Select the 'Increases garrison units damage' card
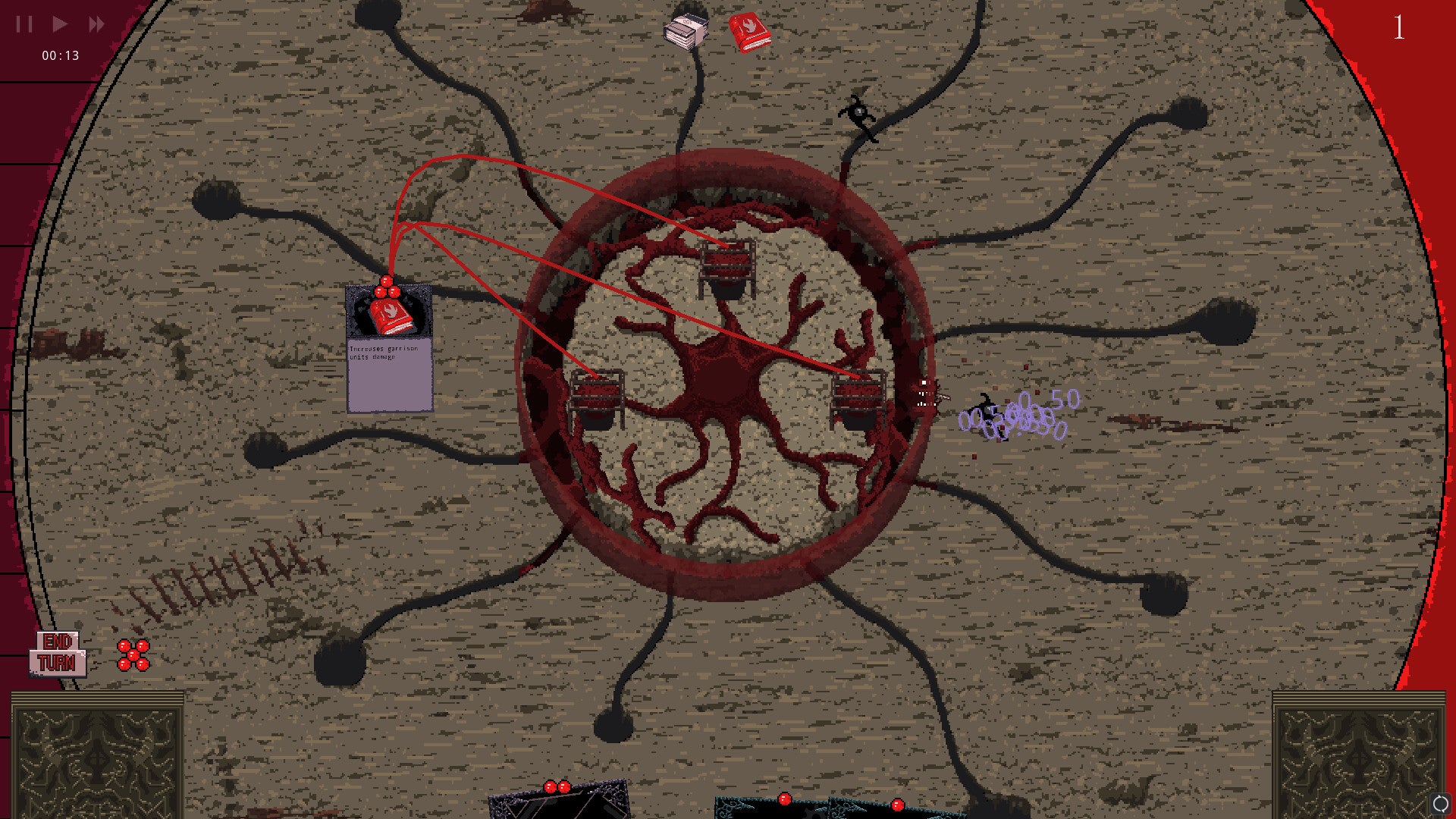The height and width of the screenshot is (819, 1456). [x=389, y=356]
